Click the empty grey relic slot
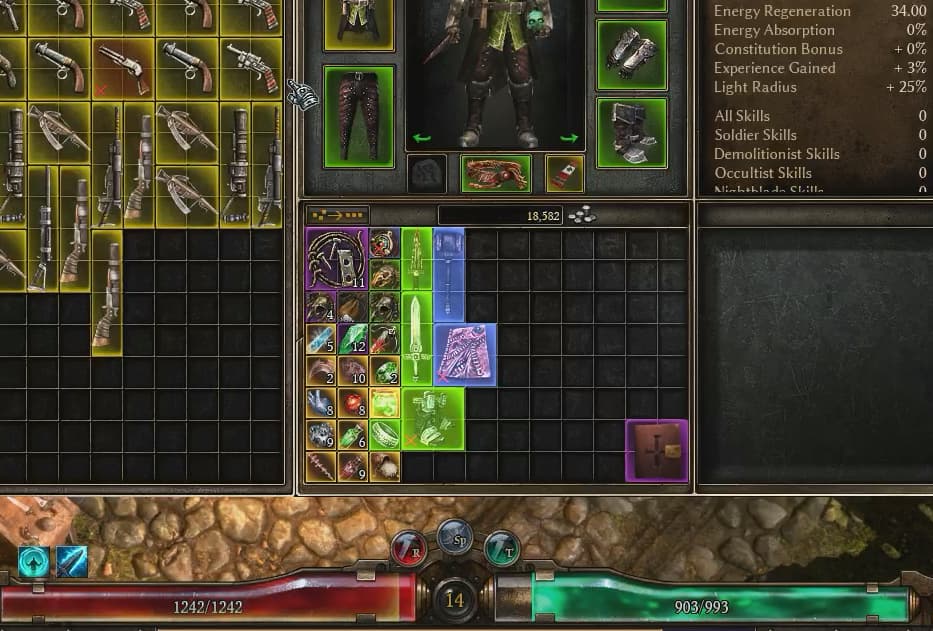 pyautogui.click(x=427, y=173)
